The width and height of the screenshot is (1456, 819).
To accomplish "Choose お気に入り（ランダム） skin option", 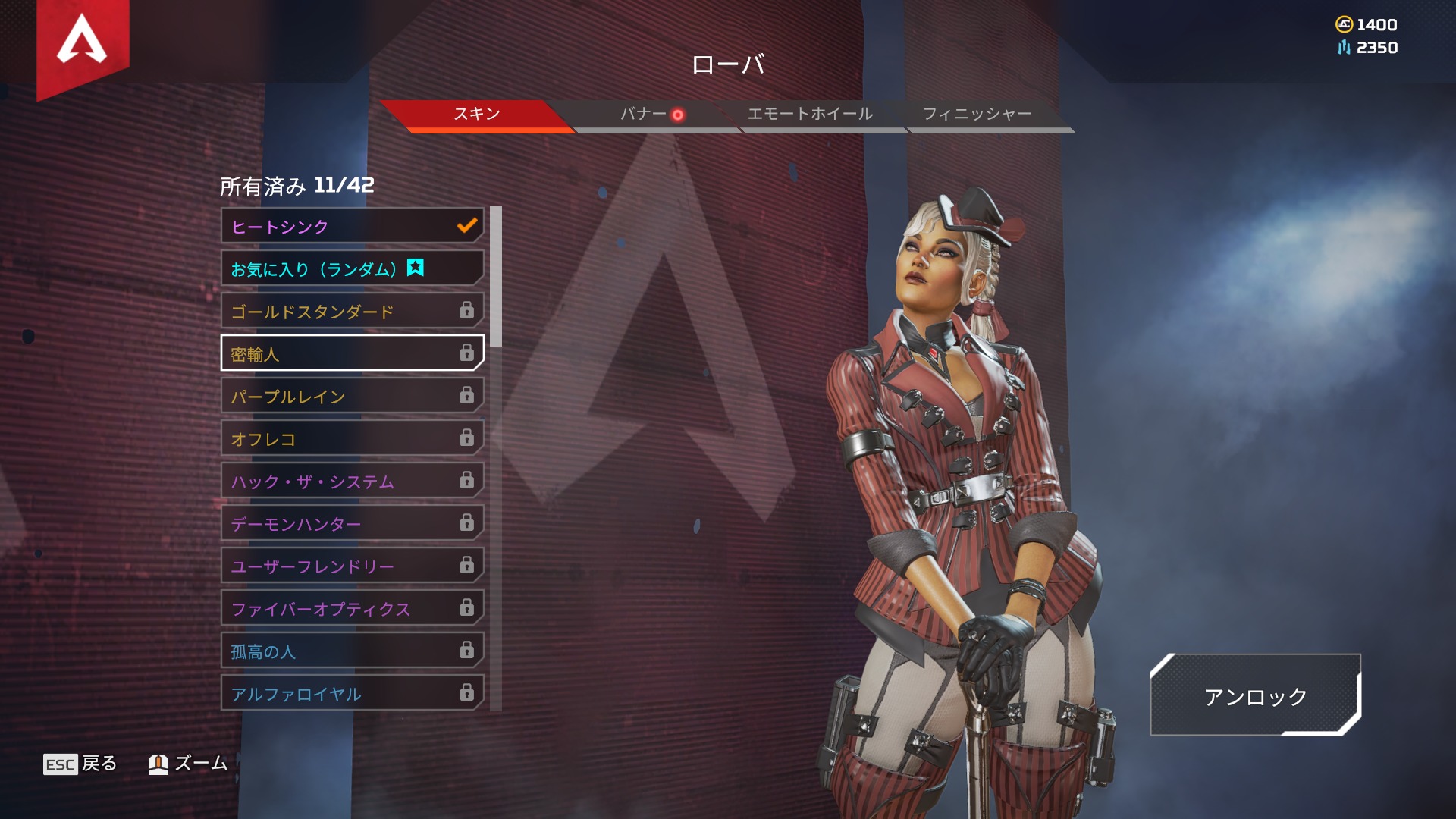I will (x=352, y=269).
